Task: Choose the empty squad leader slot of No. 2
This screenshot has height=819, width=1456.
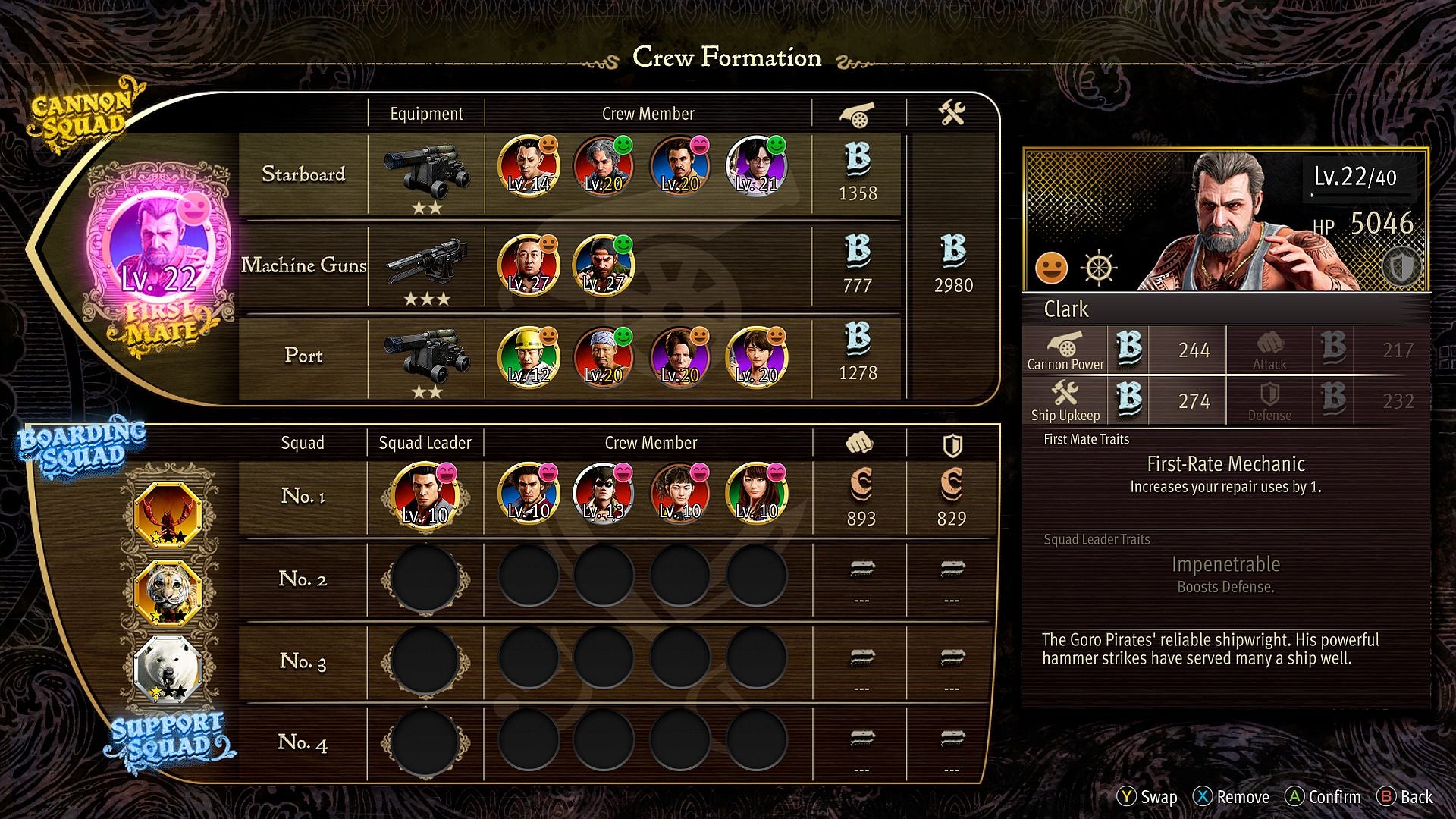Action: [425, 579]
